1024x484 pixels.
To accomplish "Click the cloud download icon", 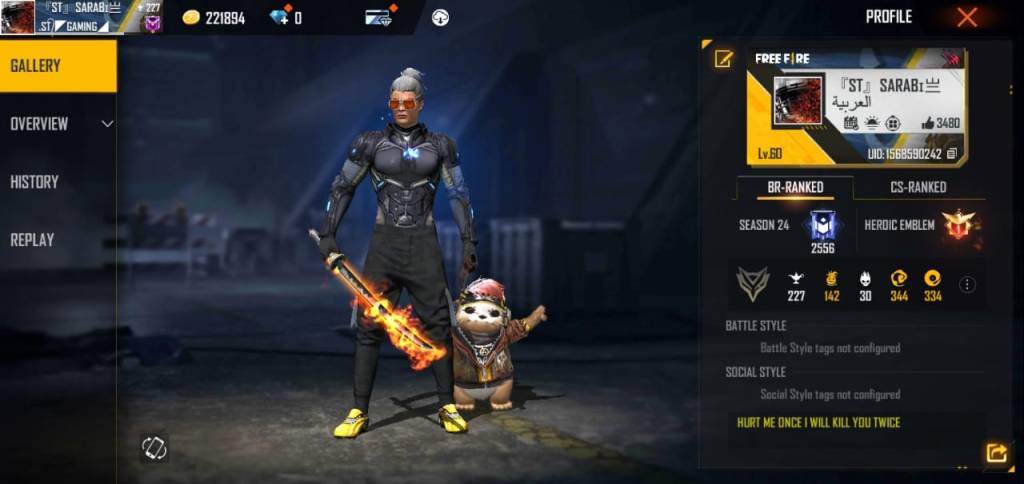I will [x=440, y=17].
